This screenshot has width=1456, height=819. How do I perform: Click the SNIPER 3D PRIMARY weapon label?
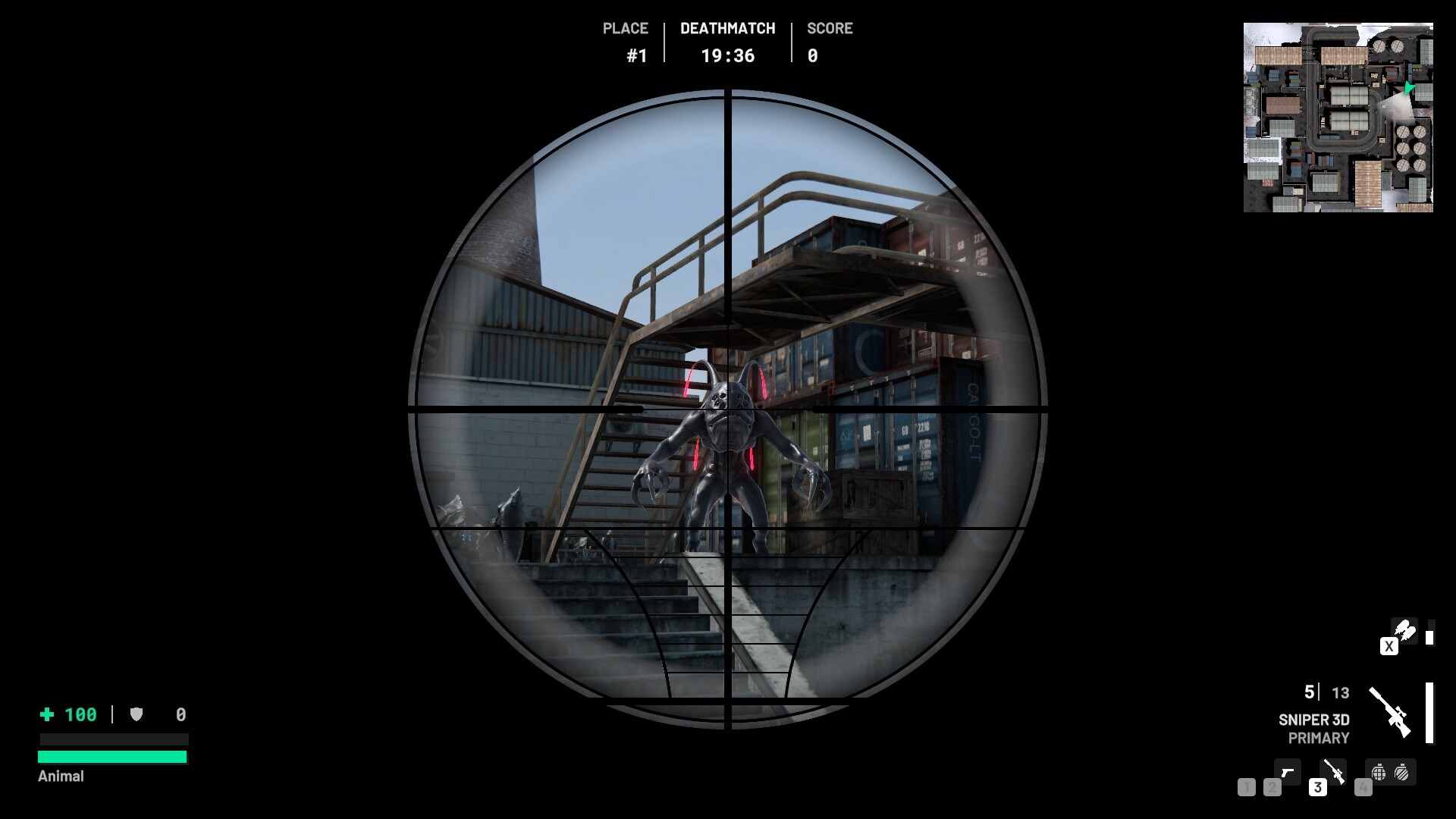click(1314, 730)
